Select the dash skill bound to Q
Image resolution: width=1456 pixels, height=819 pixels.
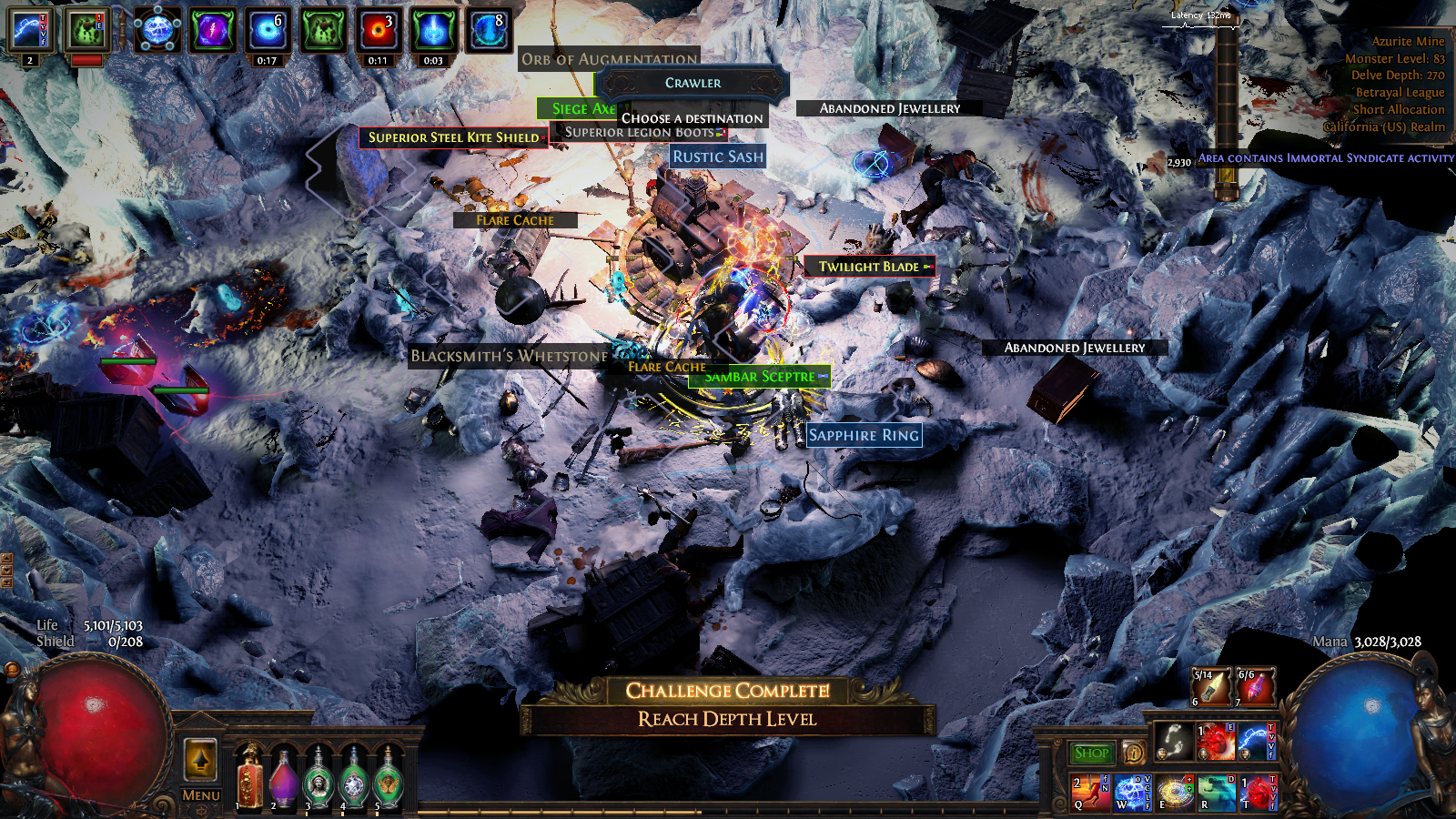point(1089,790)
